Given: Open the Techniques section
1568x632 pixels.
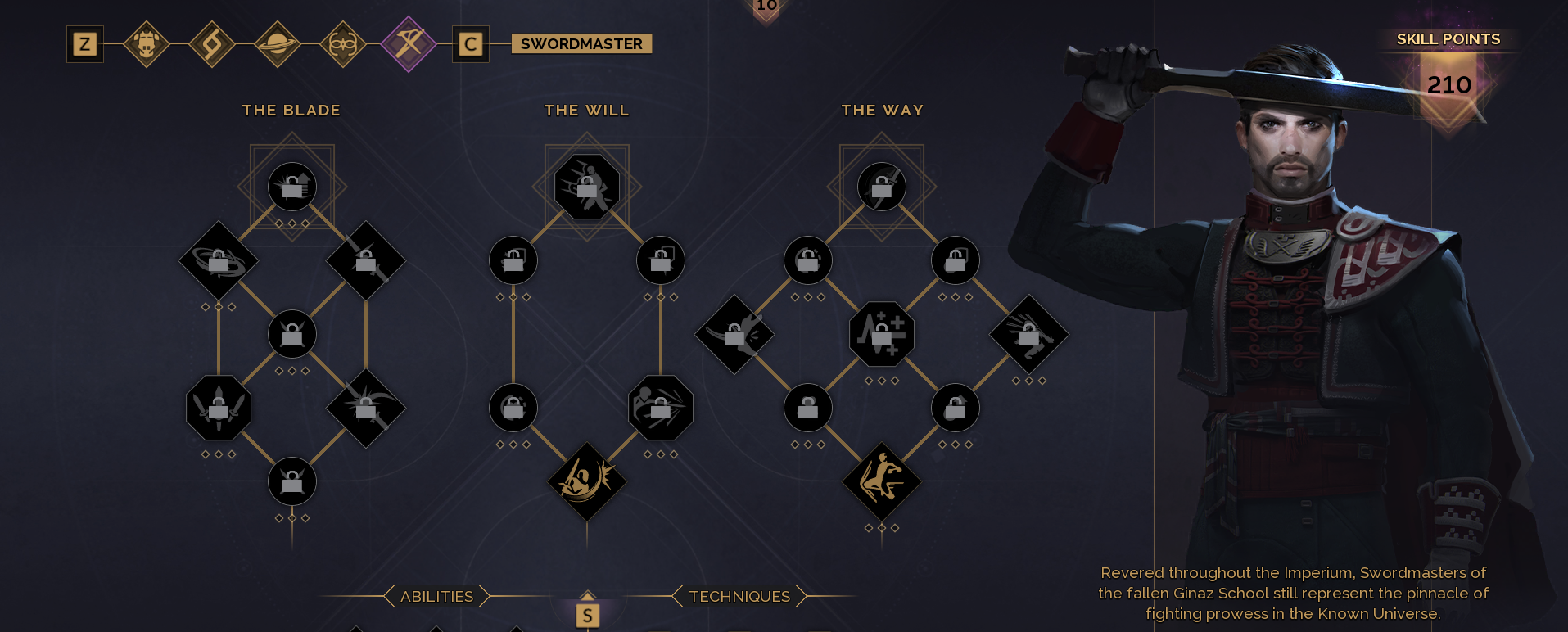Looking at the screenshot, I should pos(739,597).
